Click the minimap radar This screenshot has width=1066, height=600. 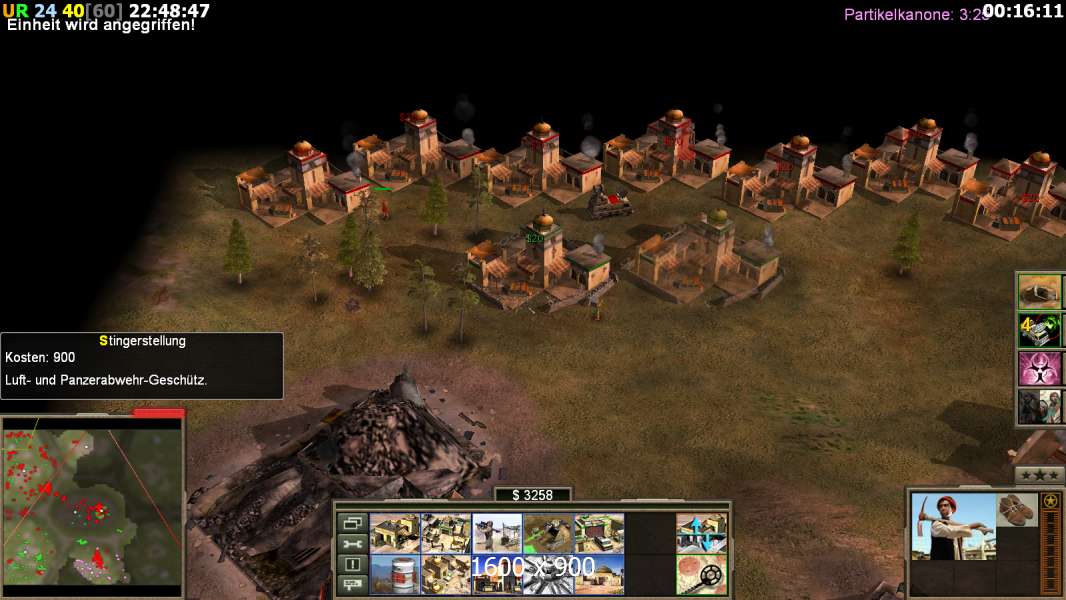(x=92, y=501)
